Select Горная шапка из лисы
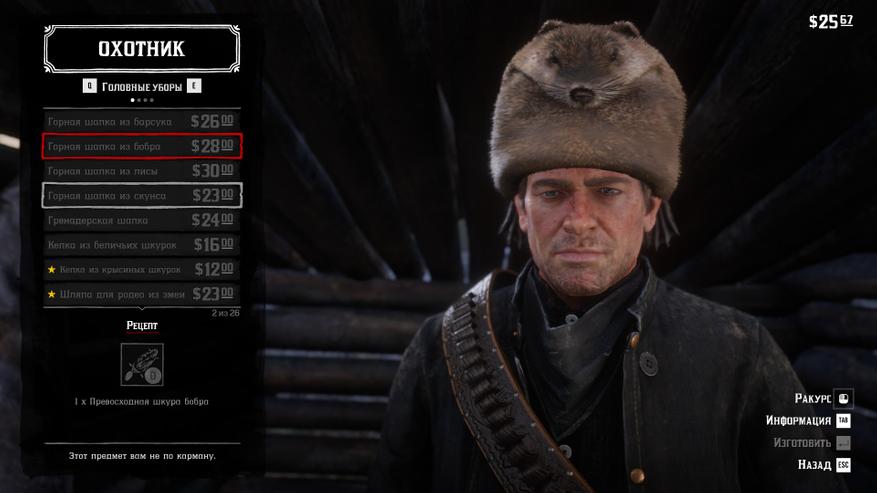Image resolution: width=877 pixels, height=493 pixels. pos(141,171)
